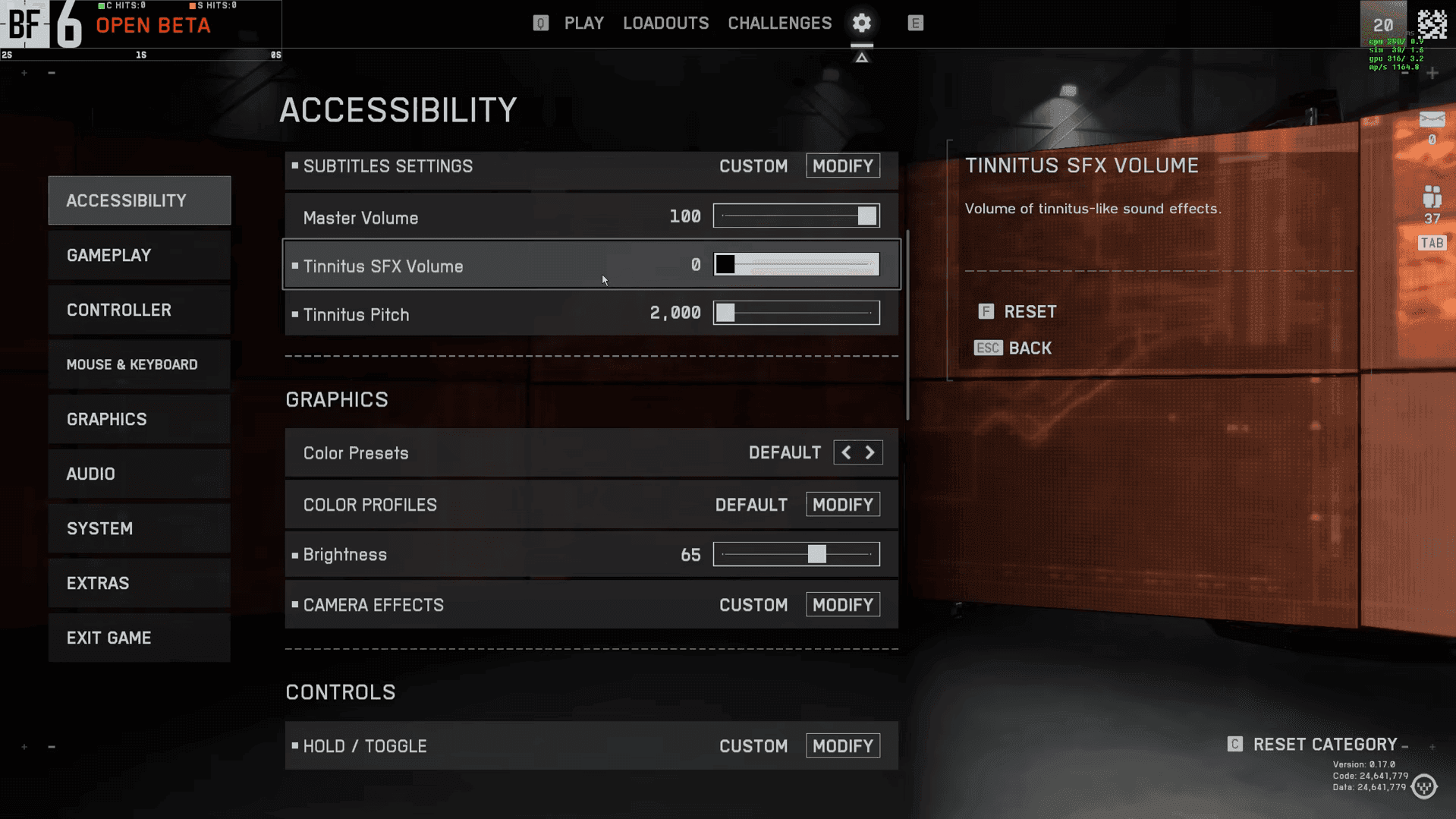Screen dimensions: 1456x819
Task: Click the right arrow on Color Presets
Action: click(x=870, y=452)
